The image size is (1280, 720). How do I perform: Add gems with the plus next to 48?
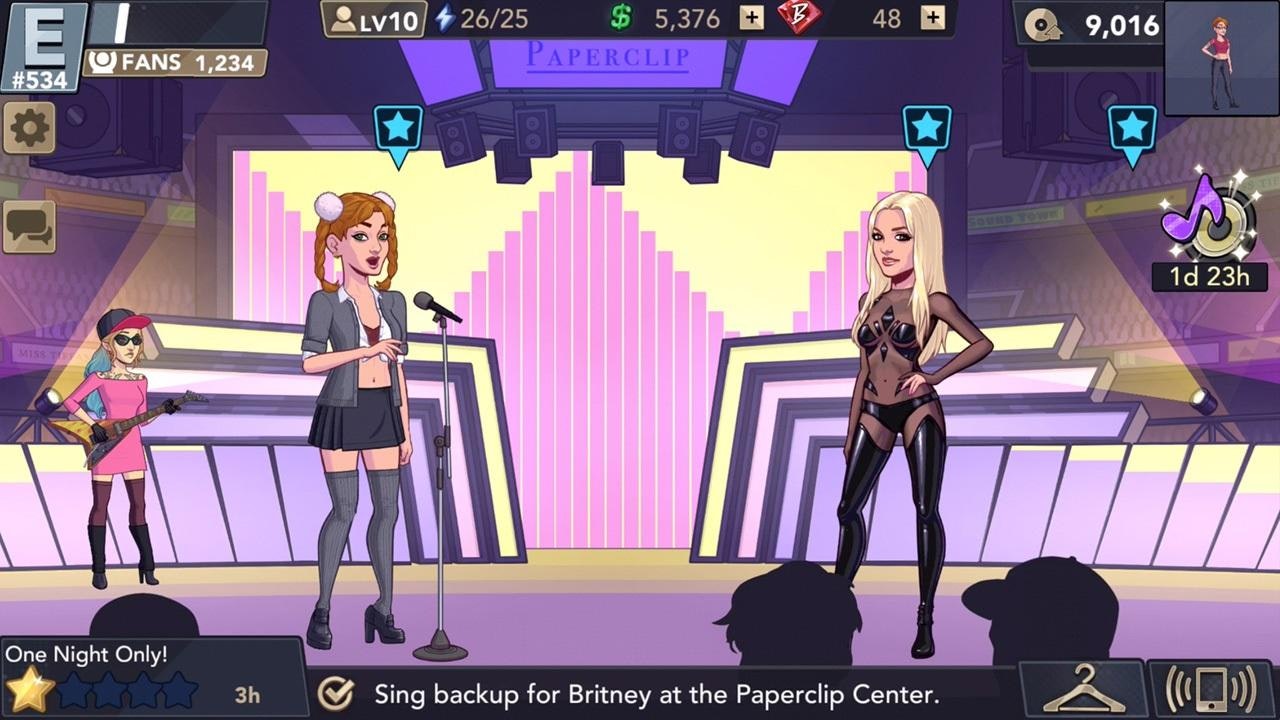934,17
